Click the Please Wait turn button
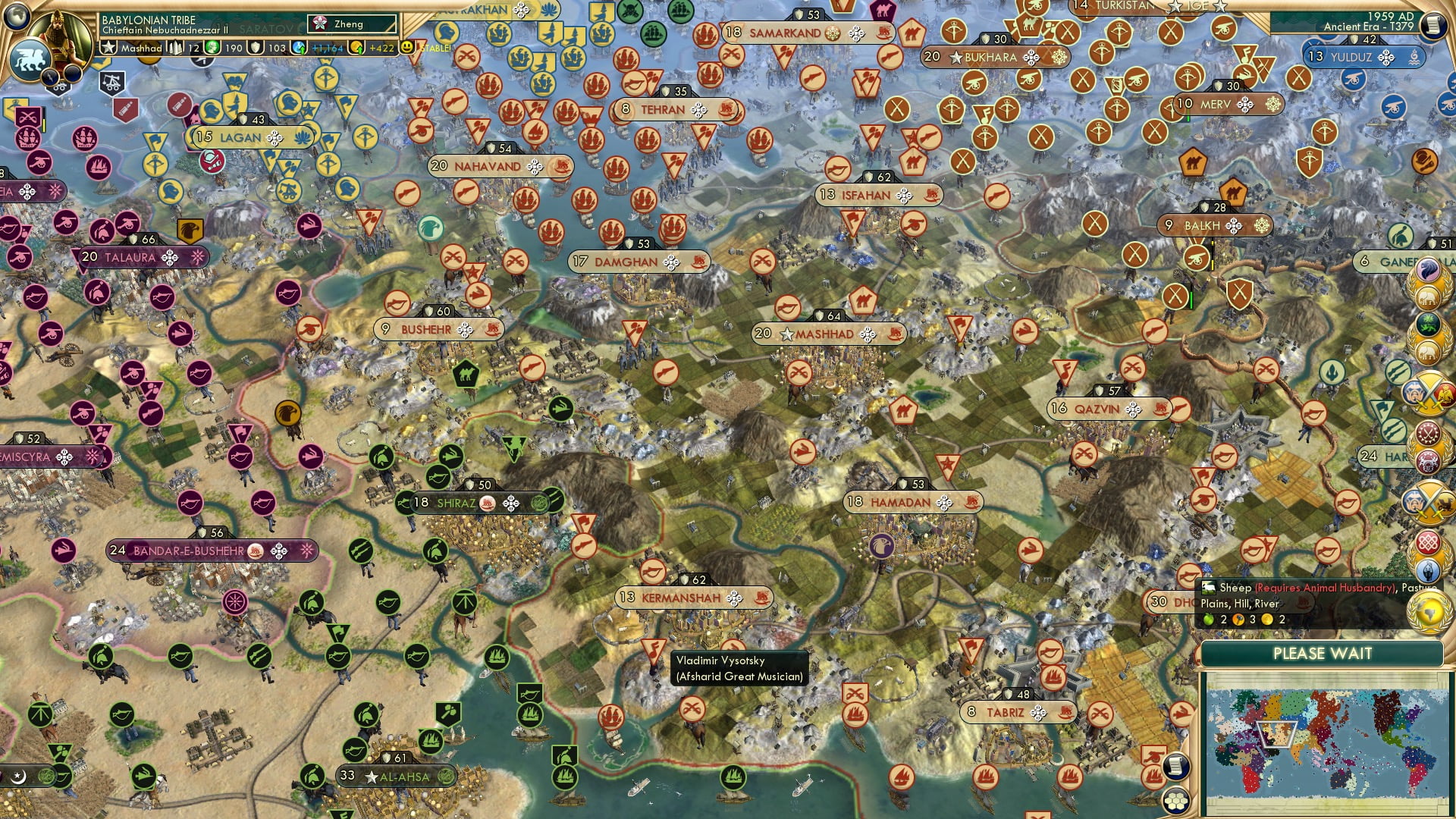 coord(1322,654)
